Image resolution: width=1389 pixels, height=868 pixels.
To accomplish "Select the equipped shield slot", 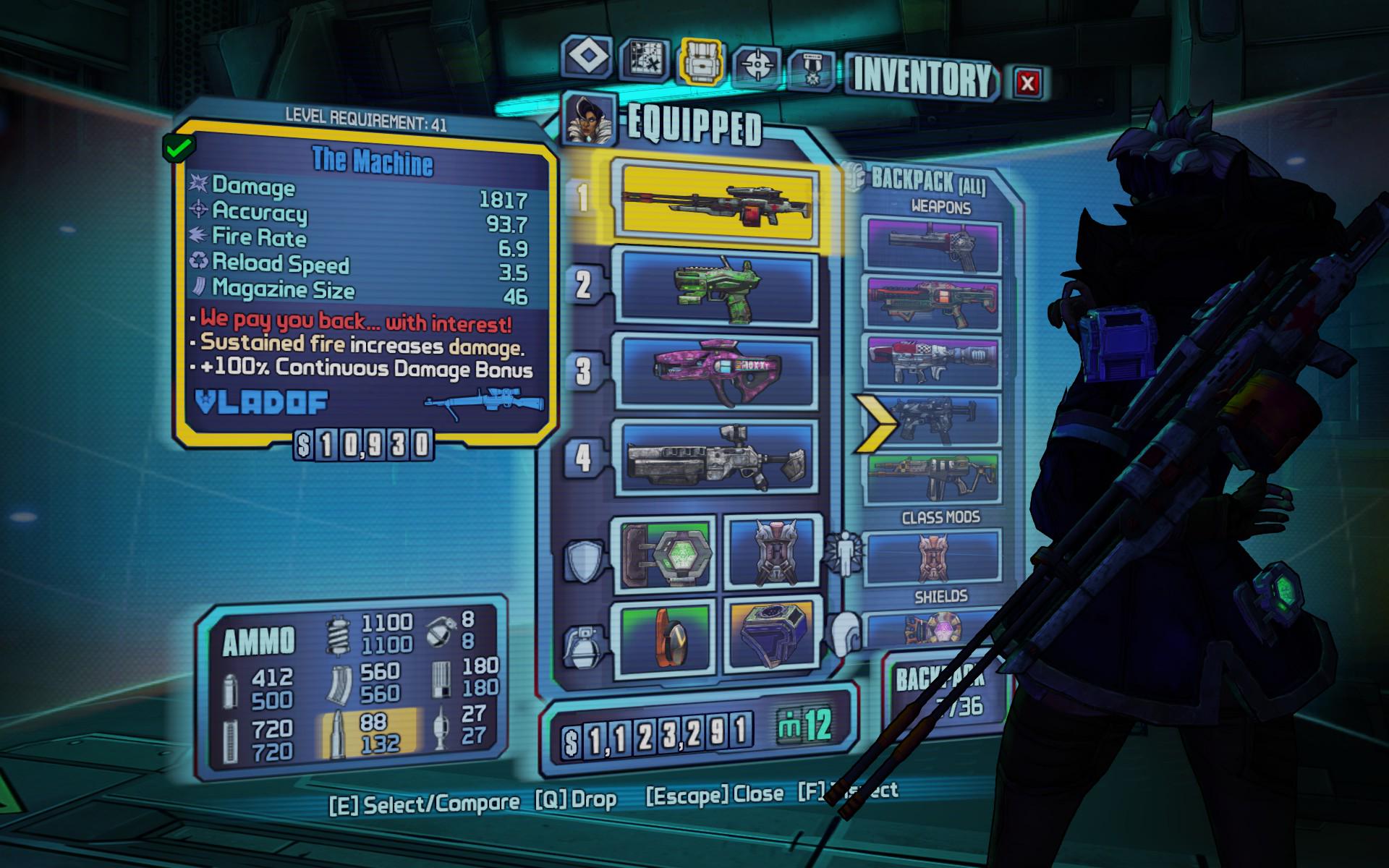I will tap(667, 553).
